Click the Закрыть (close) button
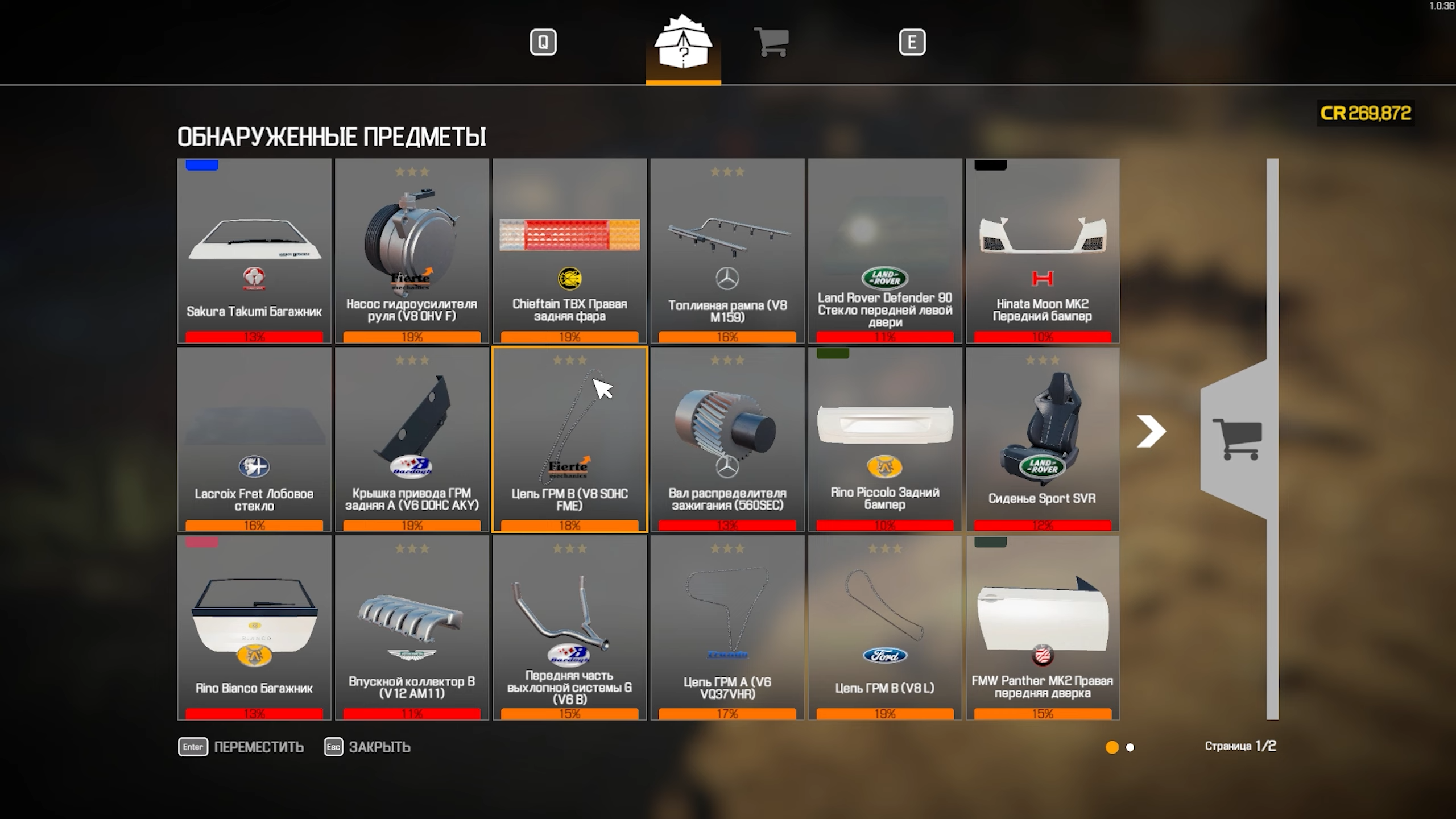The width and height of the screenshot is (1456, 819). tap(368, 747)
